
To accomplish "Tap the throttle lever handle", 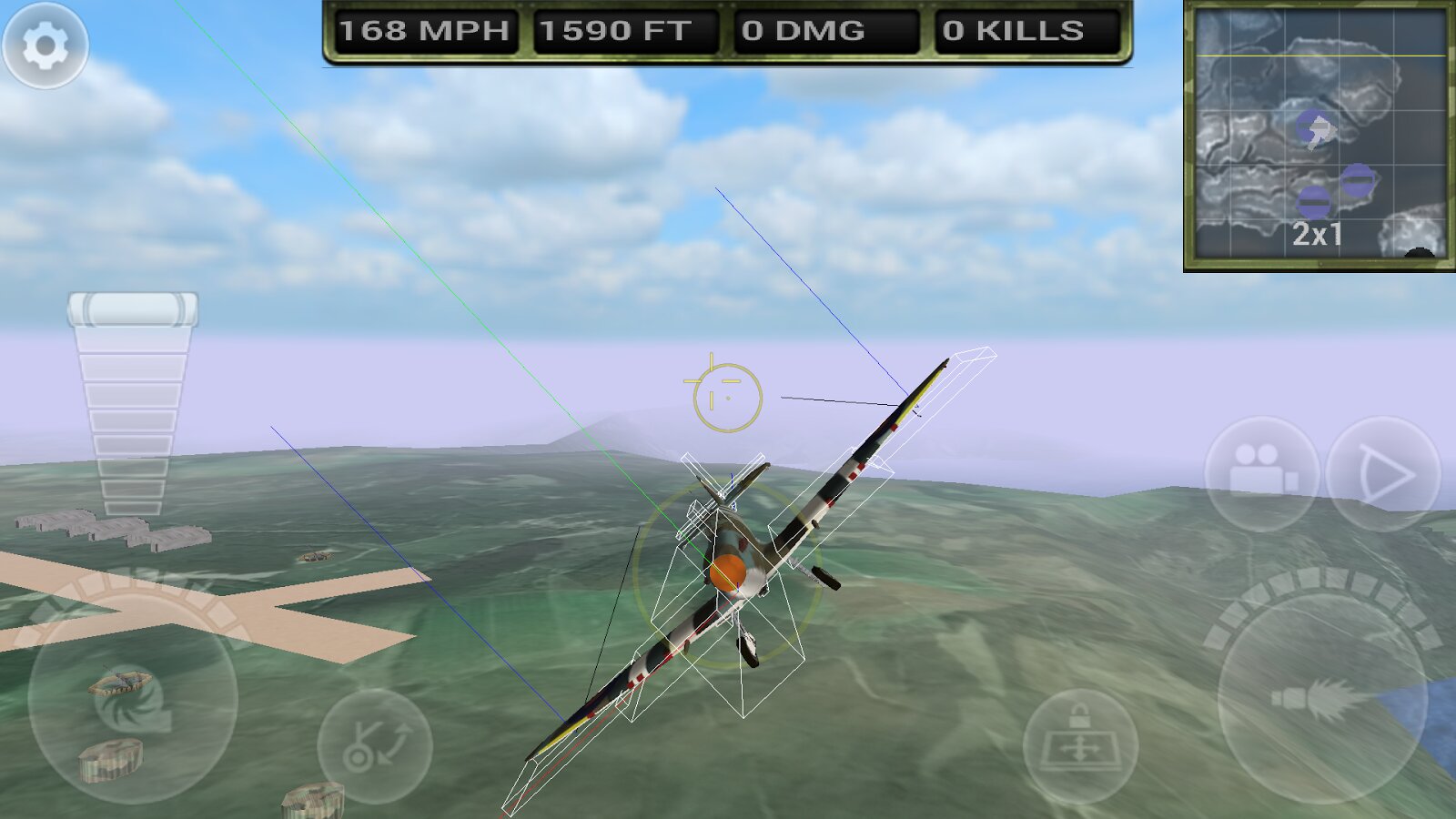I will (x=133, y=309).
